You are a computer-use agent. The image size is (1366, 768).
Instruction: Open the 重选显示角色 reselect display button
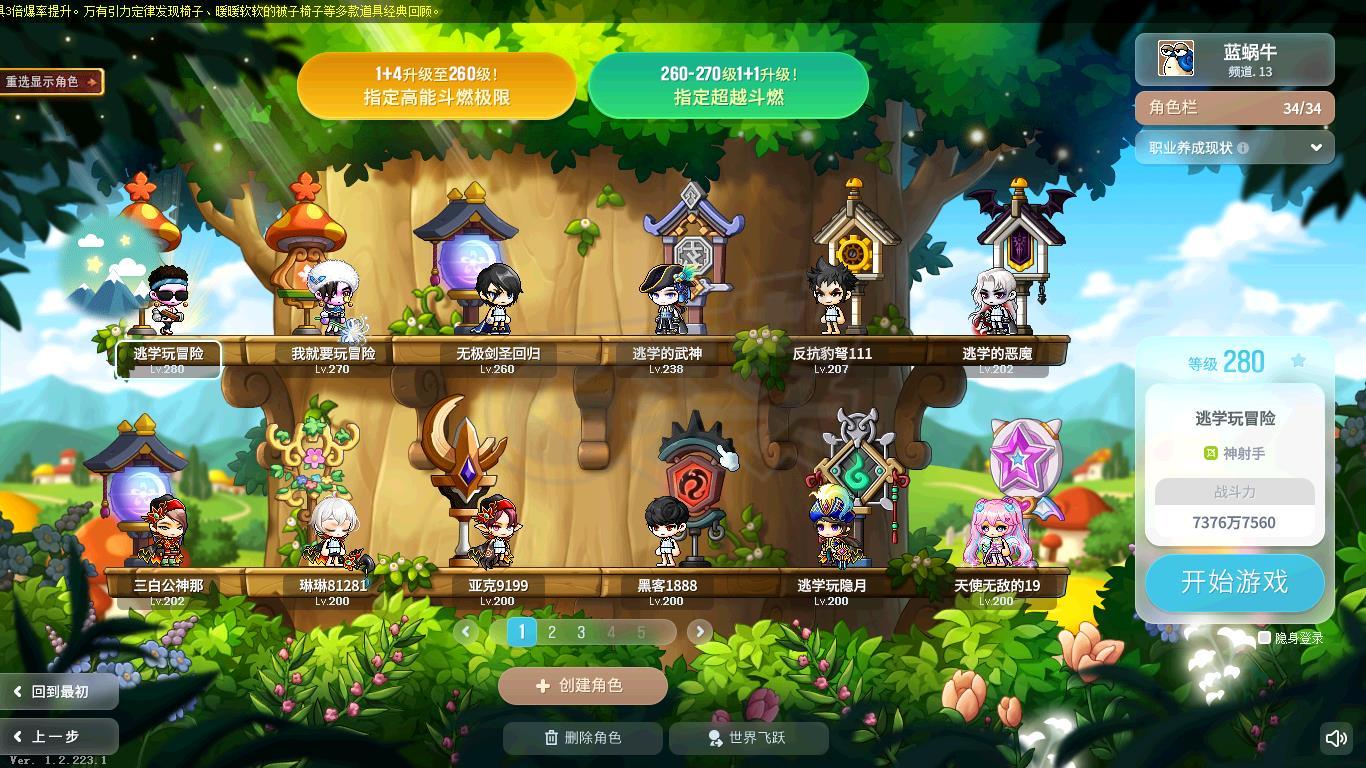pyautogui.click(x=51, y=82)
